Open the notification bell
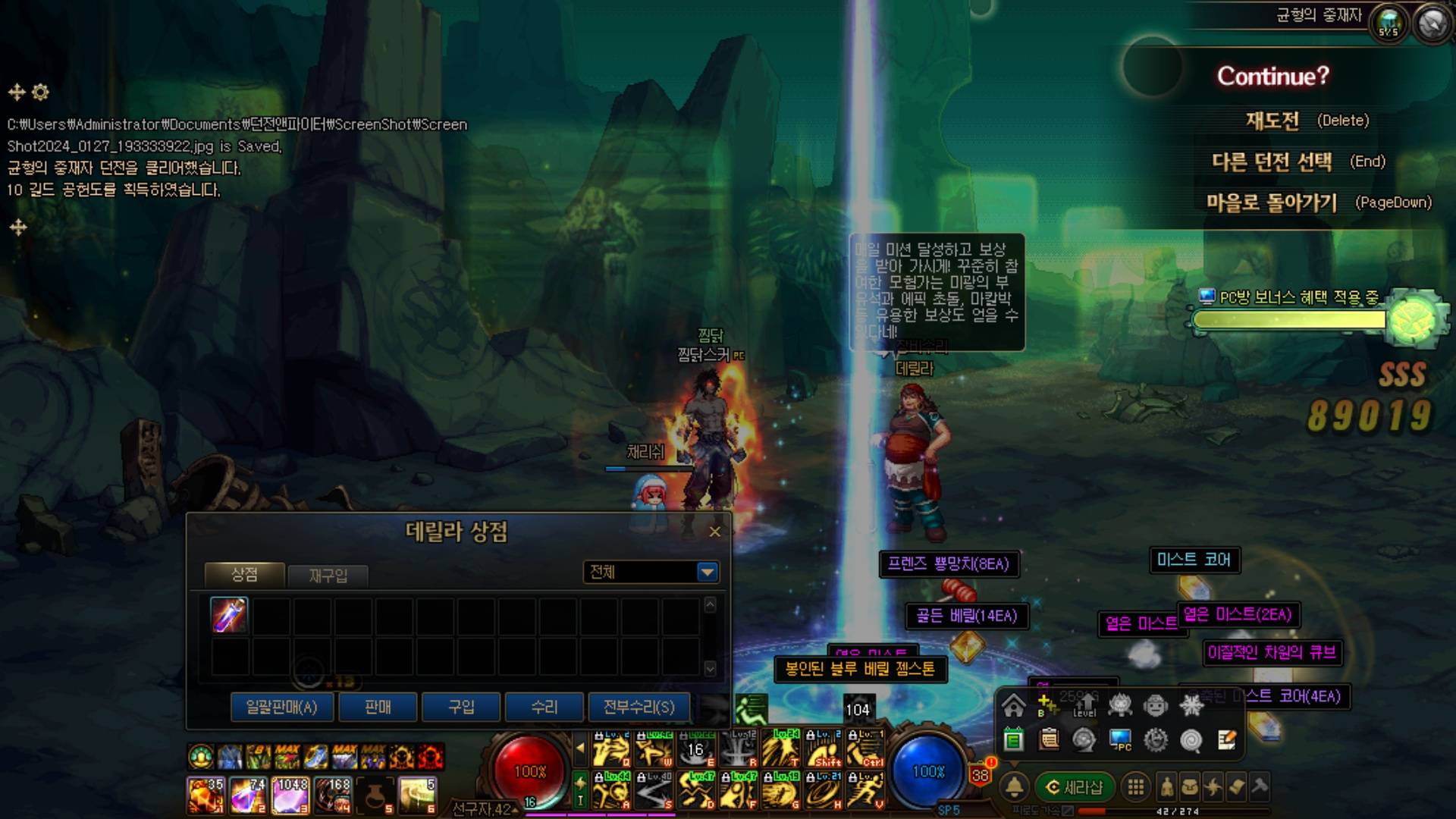The image size is (1456, 819). [x=1015, y=788]
